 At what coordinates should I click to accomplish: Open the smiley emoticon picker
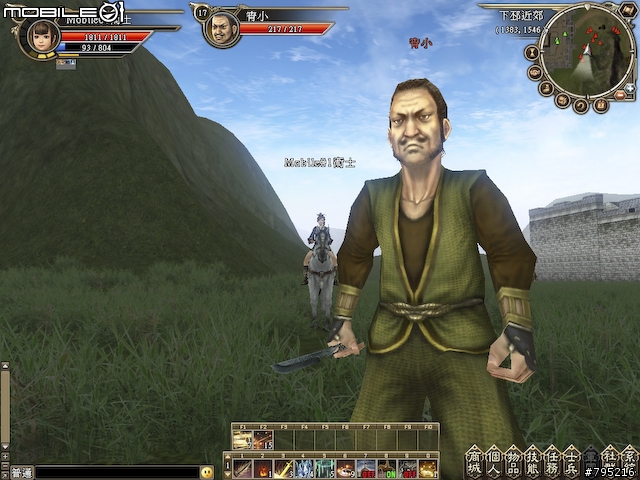click(x=207, y=472)
